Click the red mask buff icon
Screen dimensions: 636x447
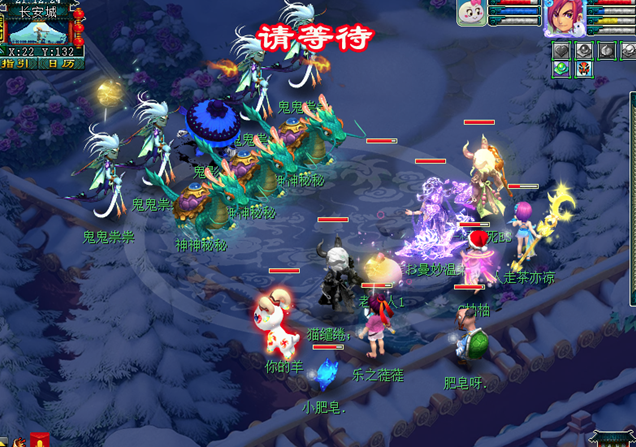click(584, 69)
